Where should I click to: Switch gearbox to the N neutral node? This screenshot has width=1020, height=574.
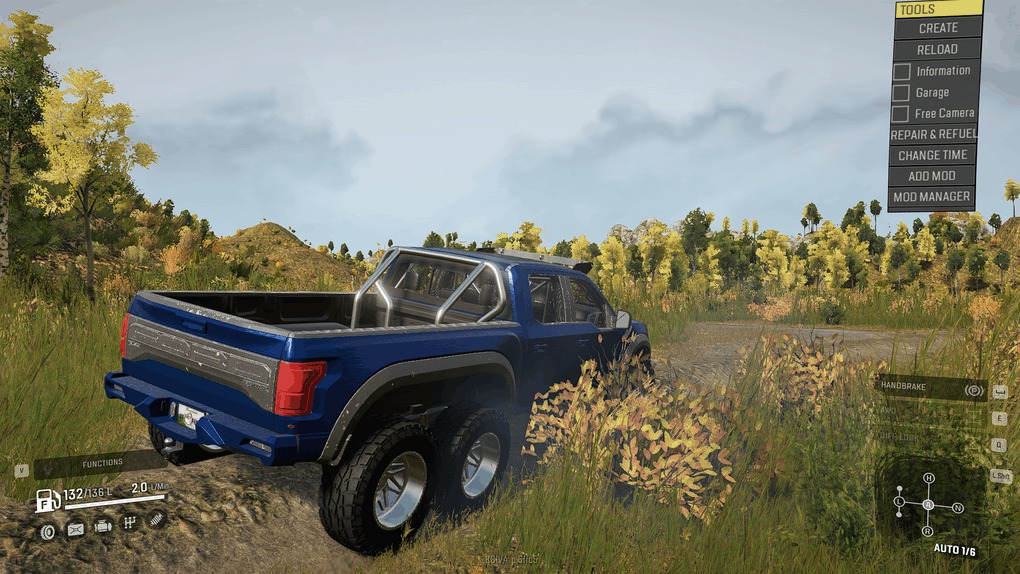click(x=958, y=508)
